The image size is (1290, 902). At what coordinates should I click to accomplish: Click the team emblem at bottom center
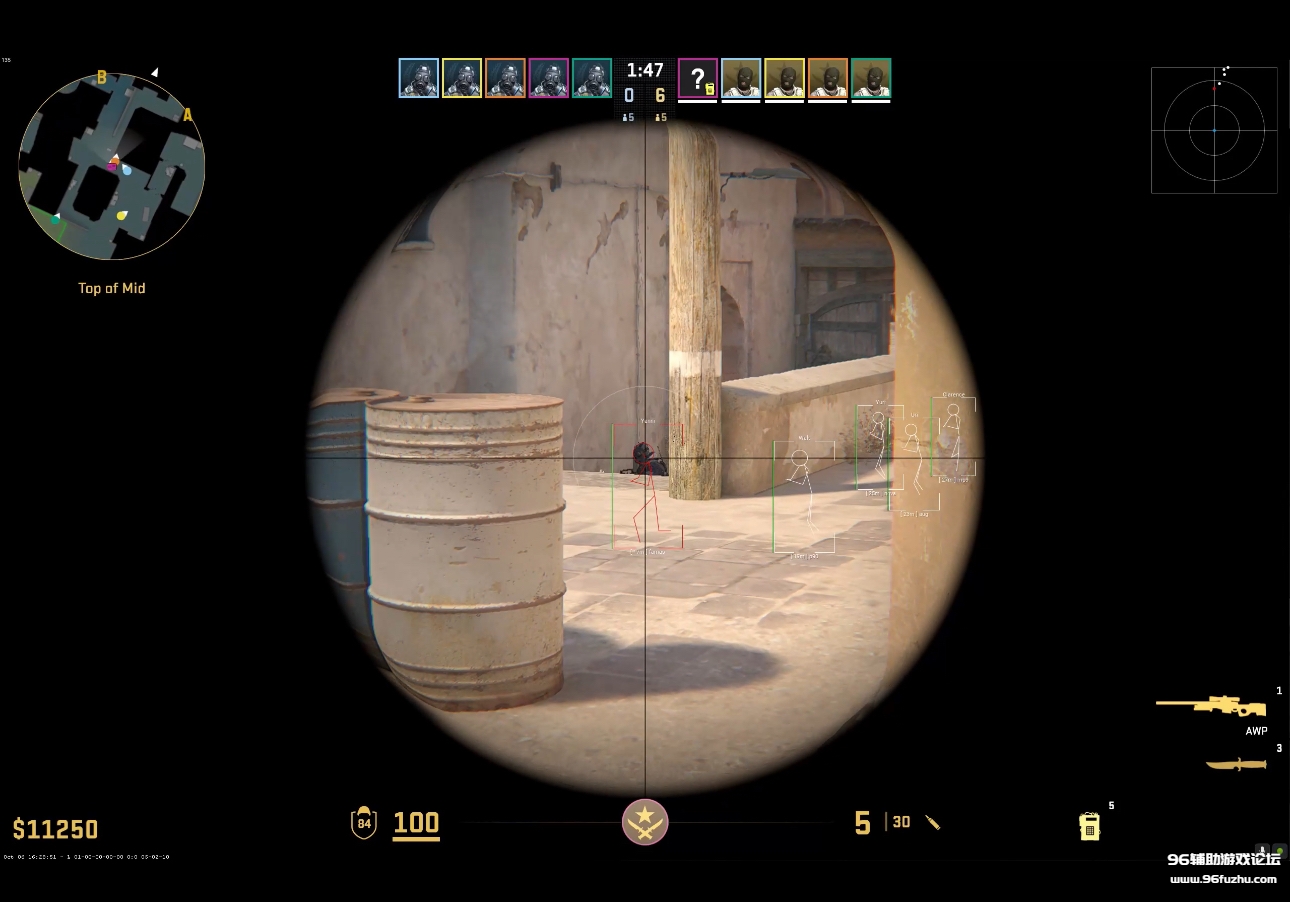pos(645,822)
